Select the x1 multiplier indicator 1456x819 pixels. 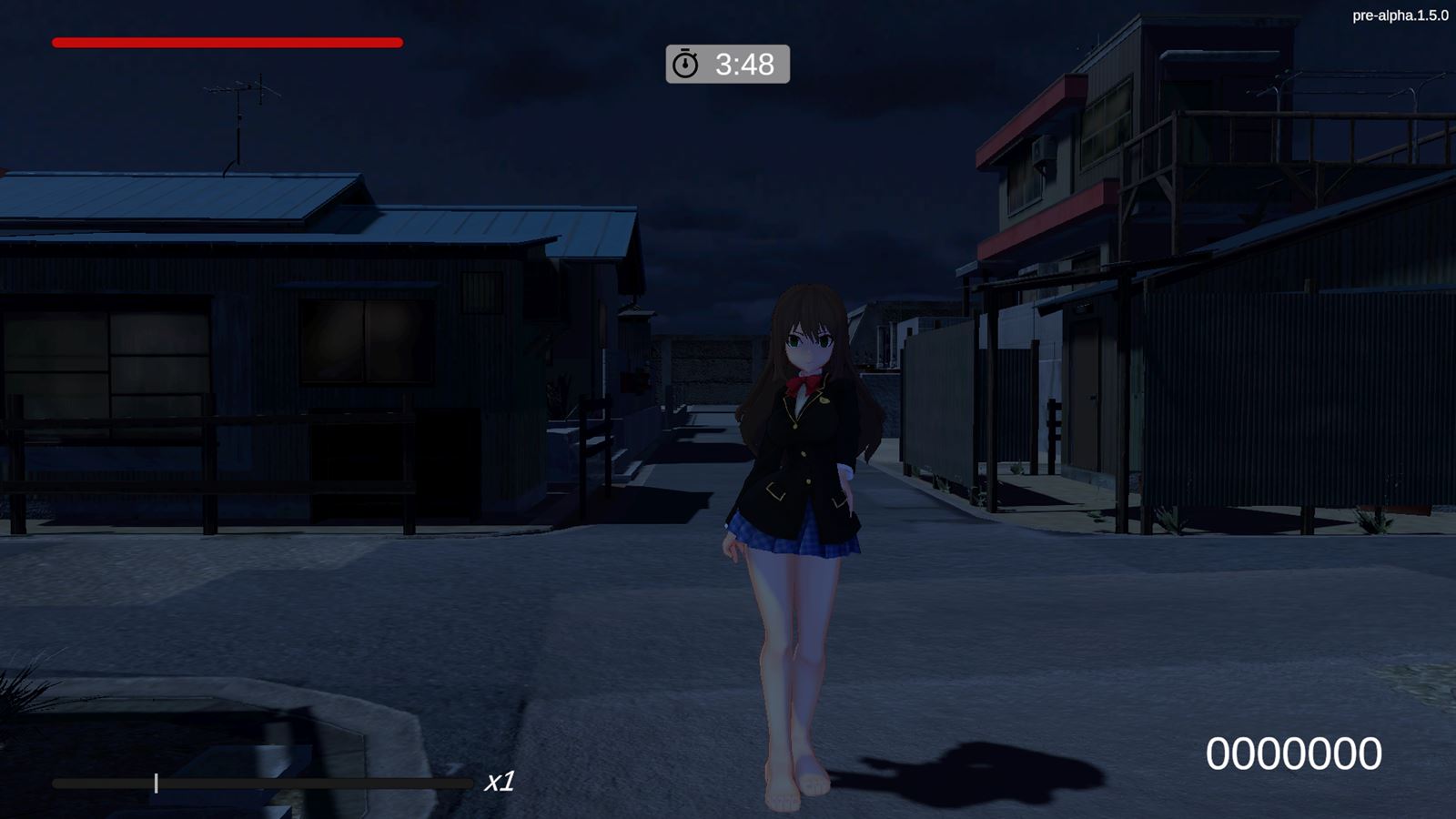pos(500,780)
